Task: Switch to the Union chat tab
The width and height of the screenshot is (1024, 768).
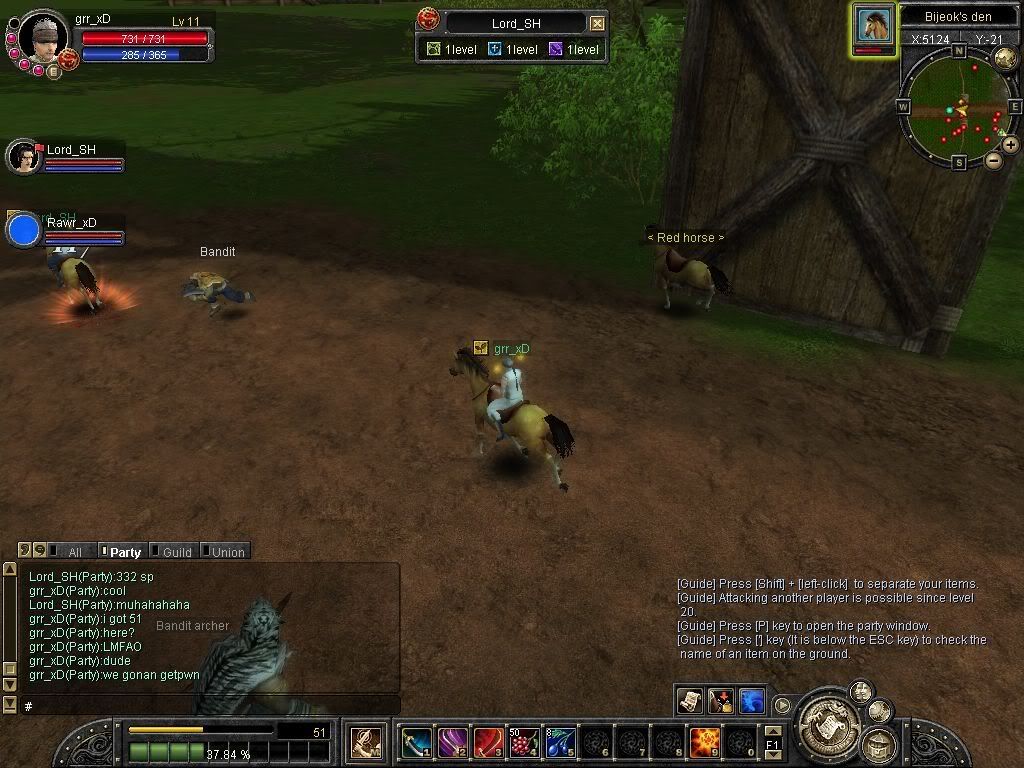Action: (227, 551)
